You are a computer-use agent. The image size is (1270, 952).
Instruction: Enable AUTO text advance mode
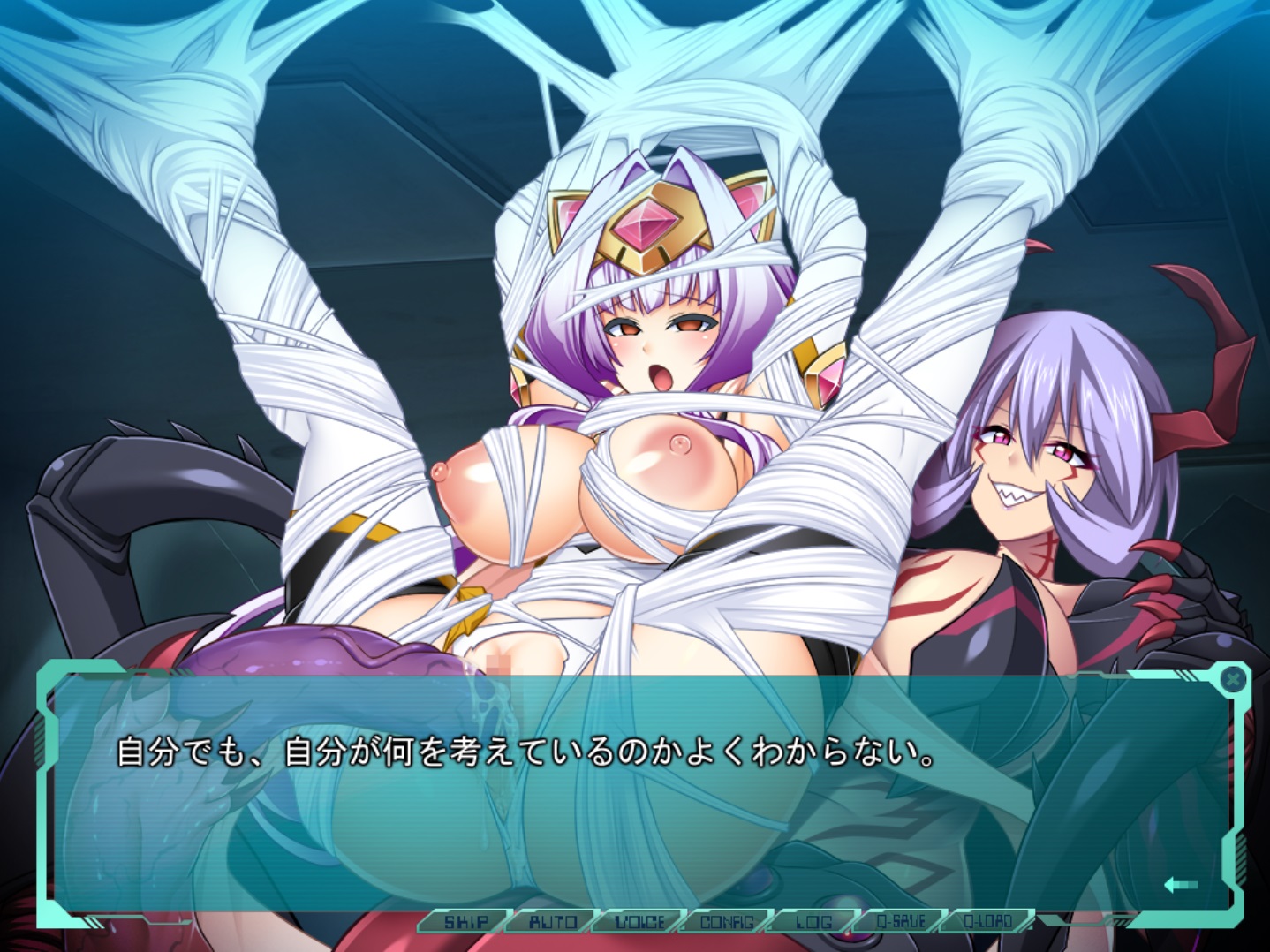[552, 922]
